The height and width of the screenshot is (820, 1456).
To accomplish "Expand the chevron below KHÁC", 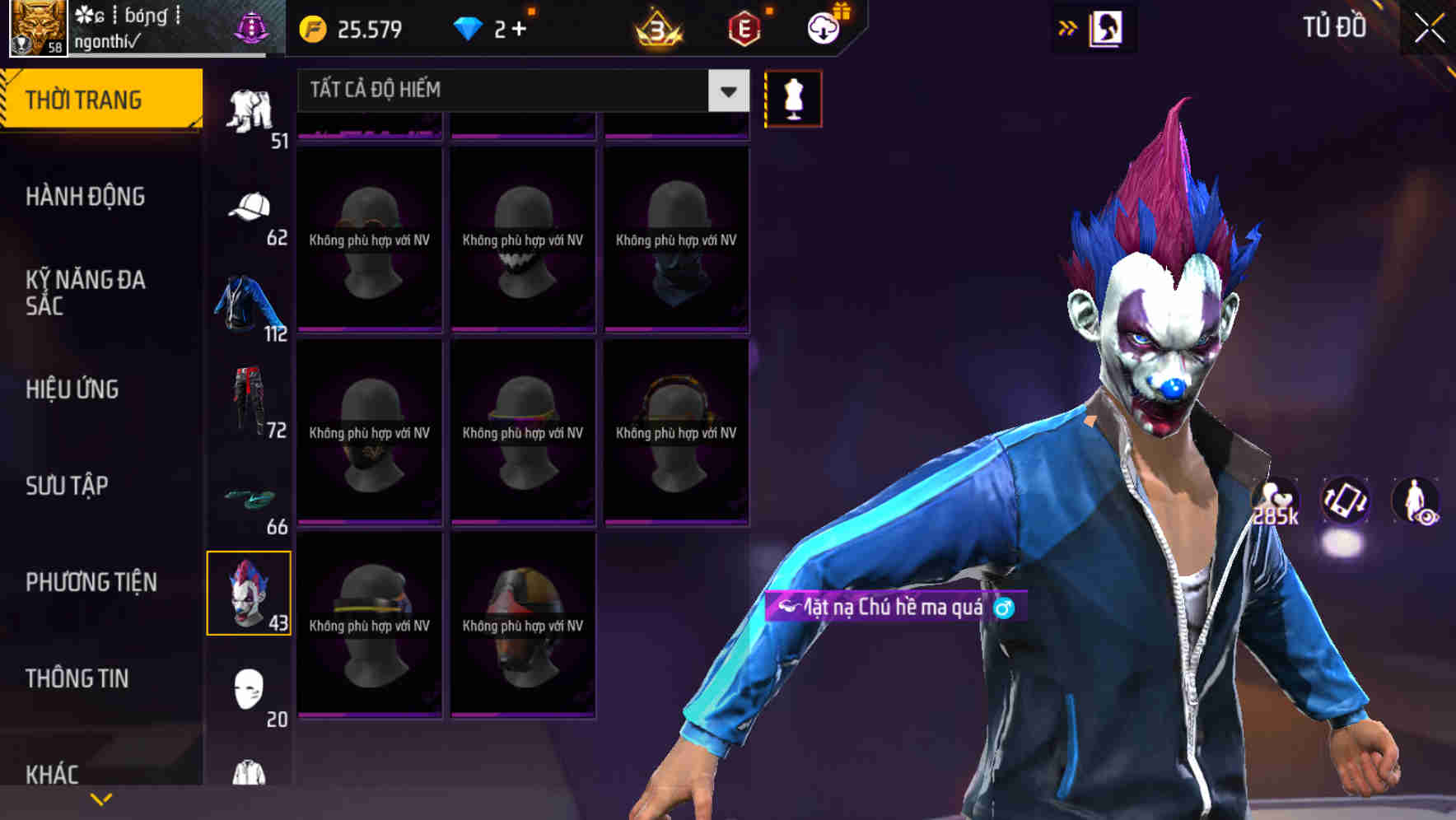I will click(x=100, y=797).
